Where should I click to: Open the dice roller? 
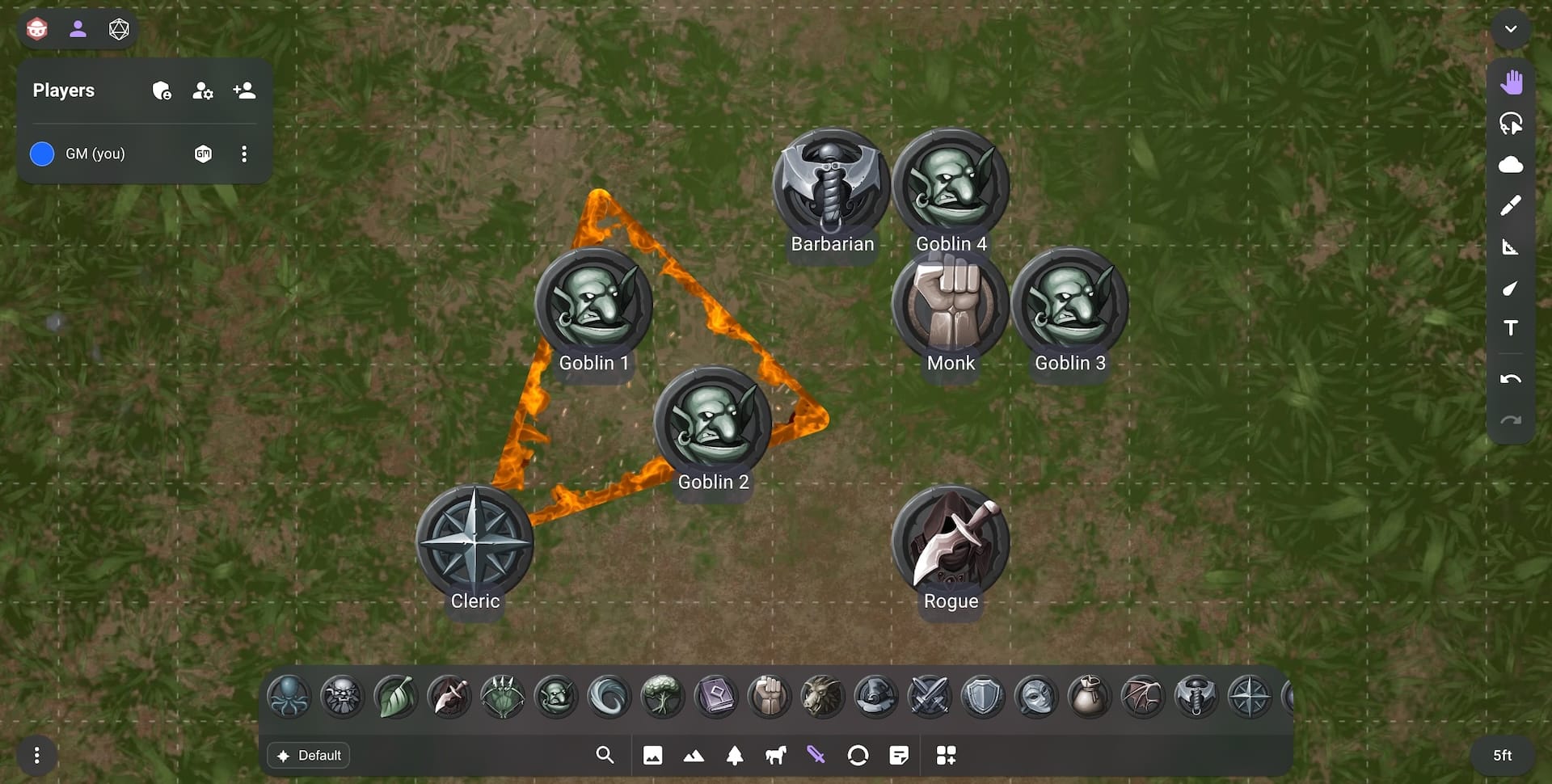118,29
